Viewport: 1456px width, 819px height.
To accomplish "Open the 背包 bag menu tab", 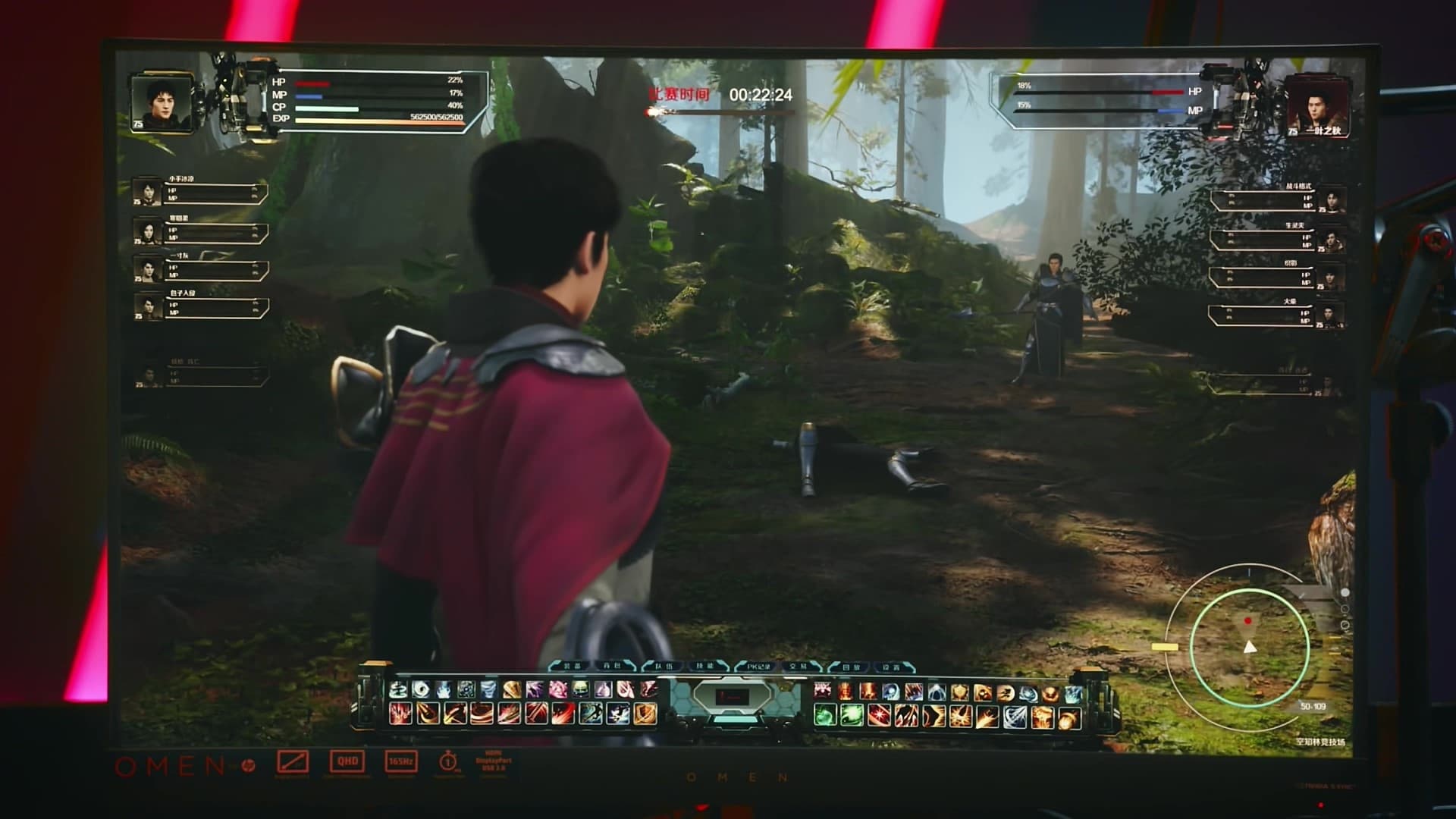I will click(x=613, y=667).
